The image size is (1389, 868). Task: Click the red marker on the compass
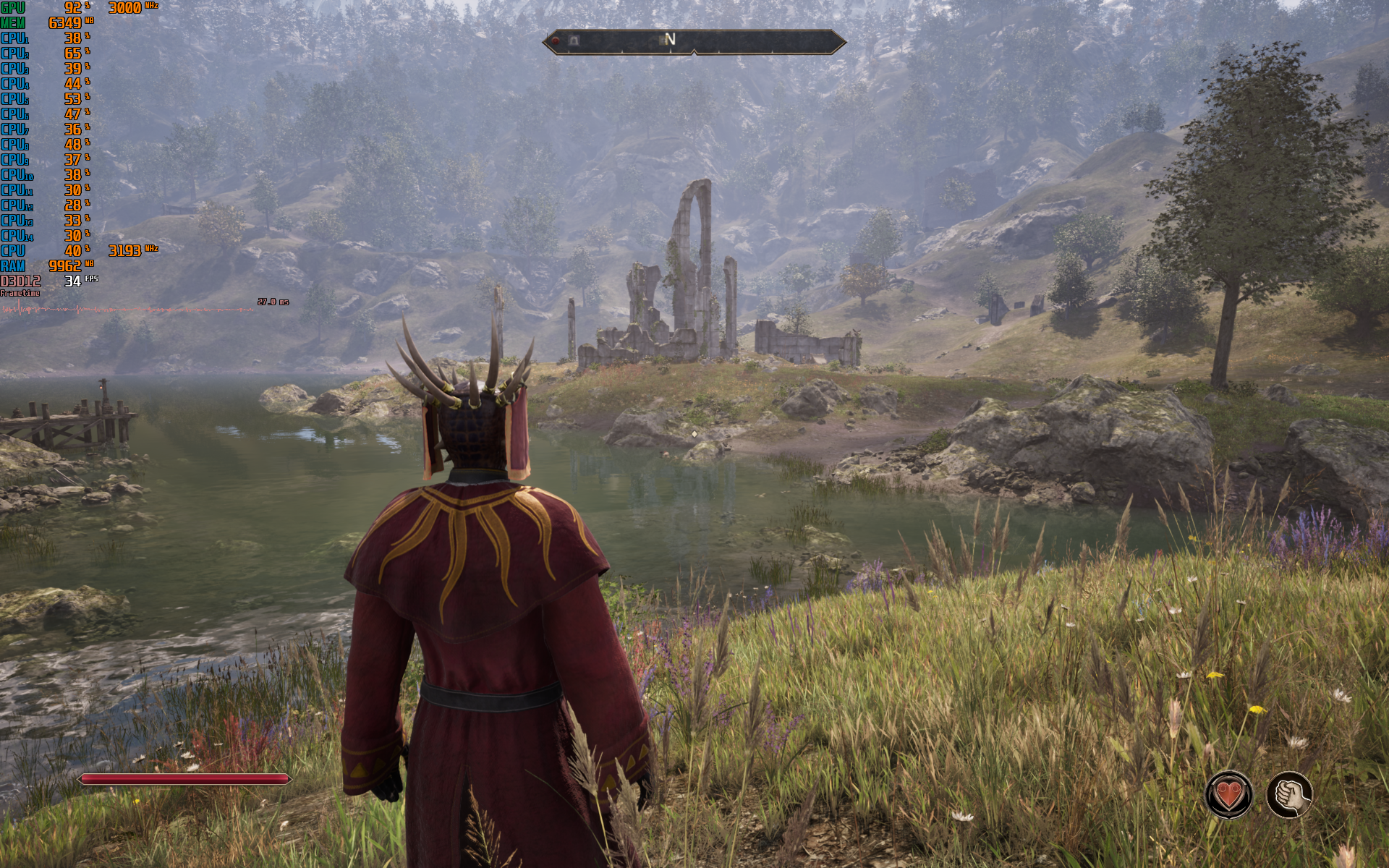point(556,41)
